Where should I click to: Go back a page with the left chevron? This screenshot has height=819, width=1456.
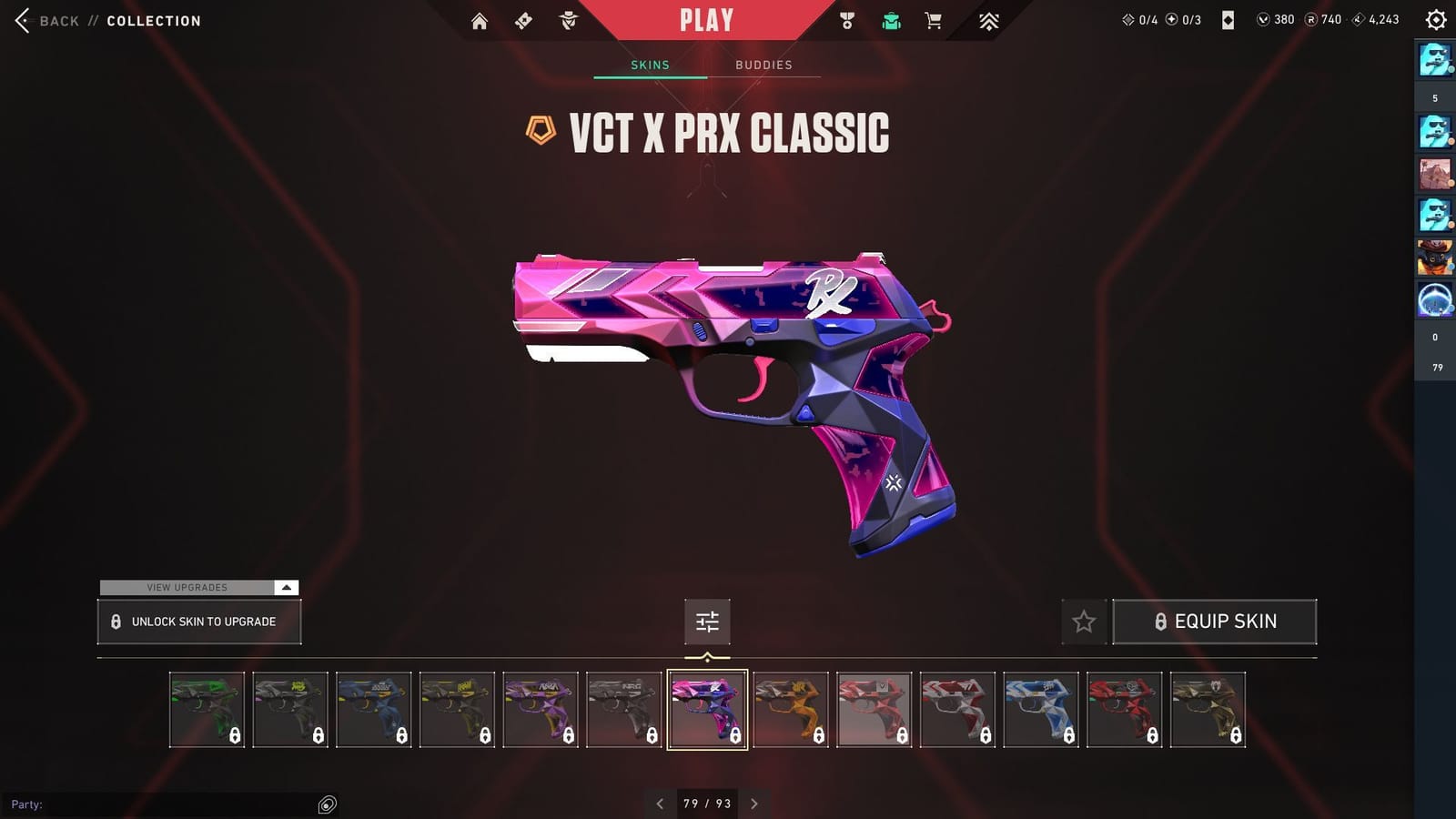tap(660, 804)
